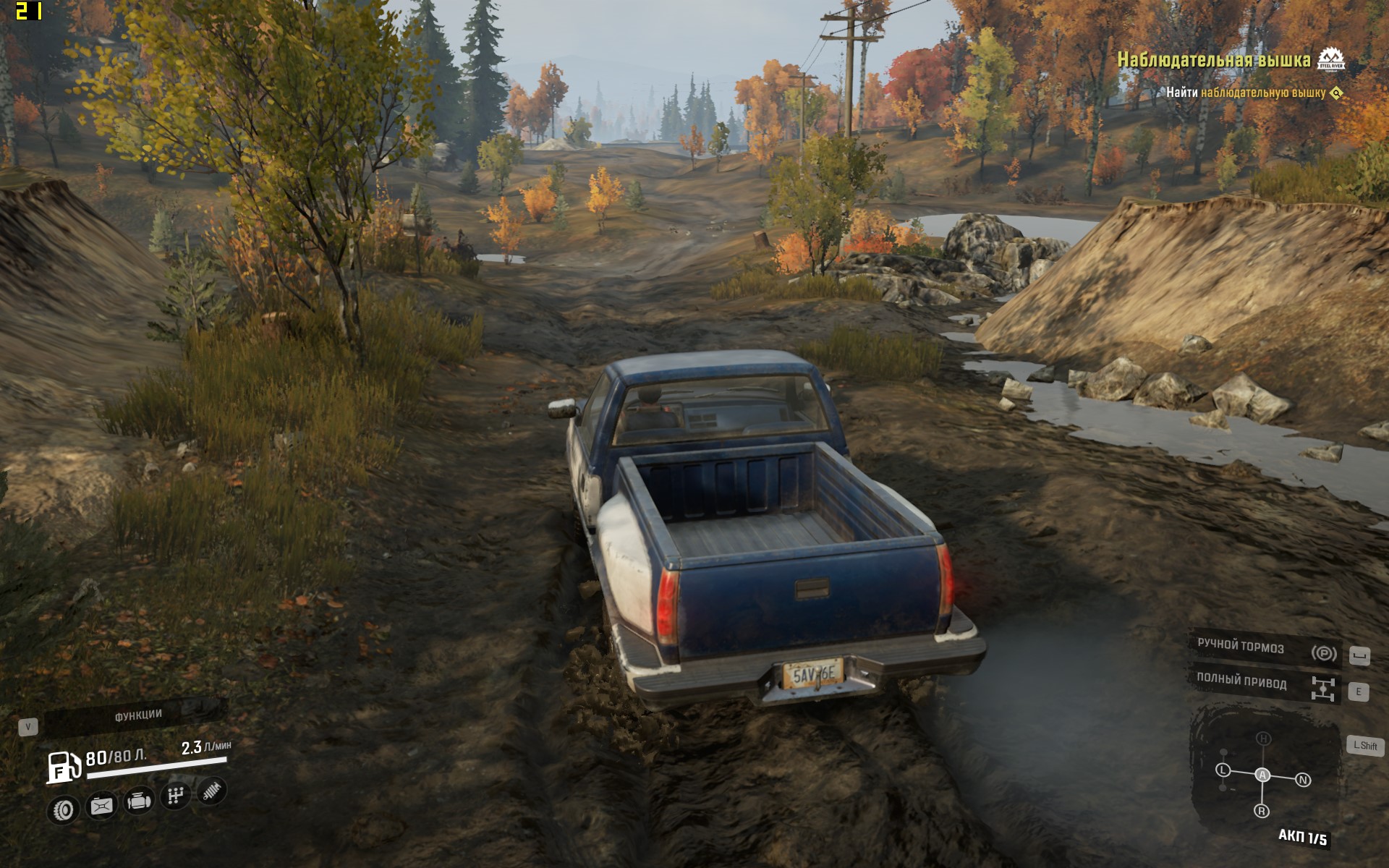Shift to the L low gear
This screenshot has width=1389, height=868.
[x=1223, y=770]
